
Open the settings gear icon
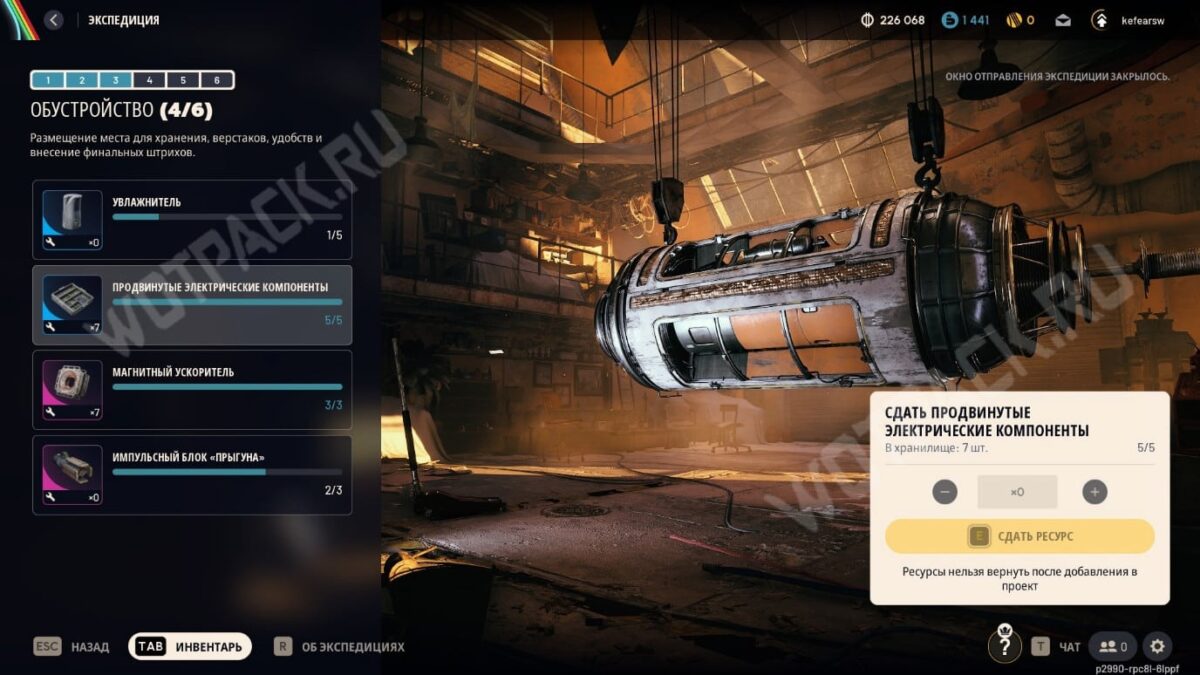[x=1157, y=647]
